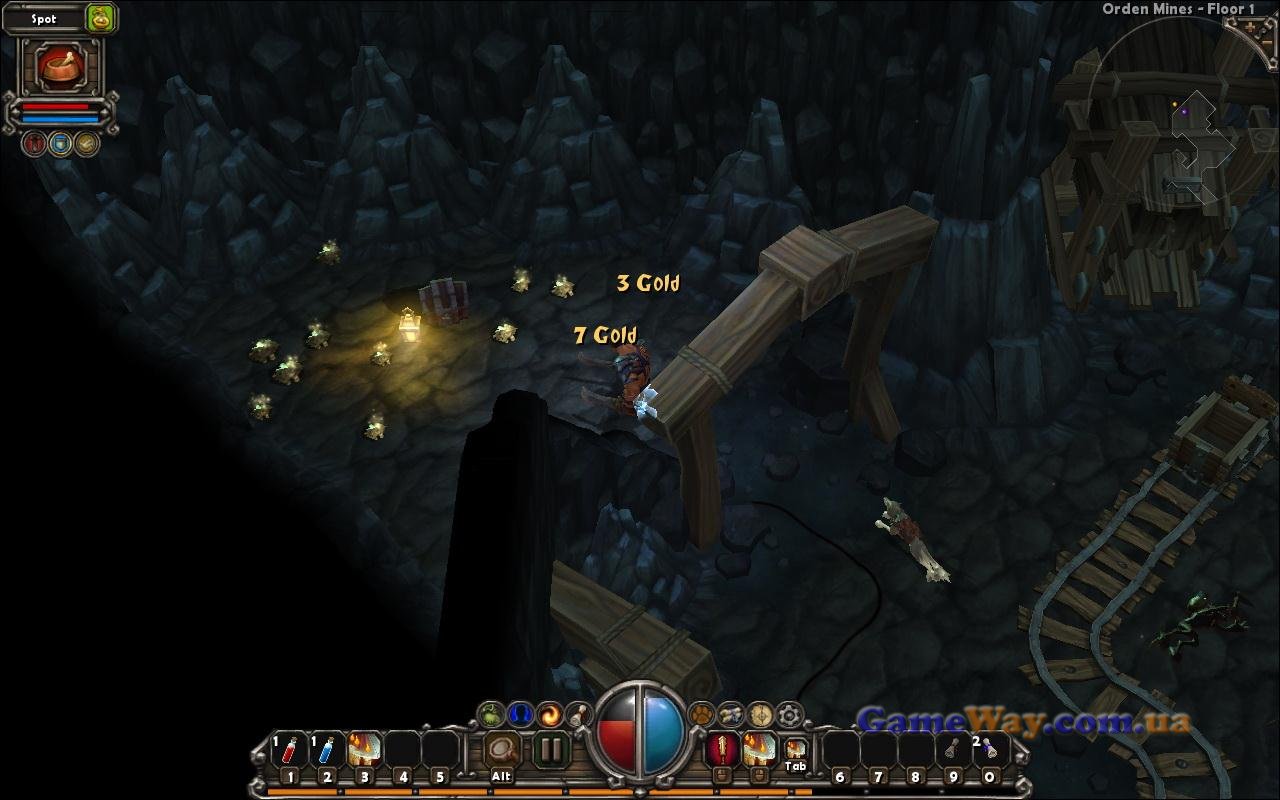This screenshot has height=800, width=1280.
Task: Use the red health potion in slot 1
Action: click(x=290, y=750)
